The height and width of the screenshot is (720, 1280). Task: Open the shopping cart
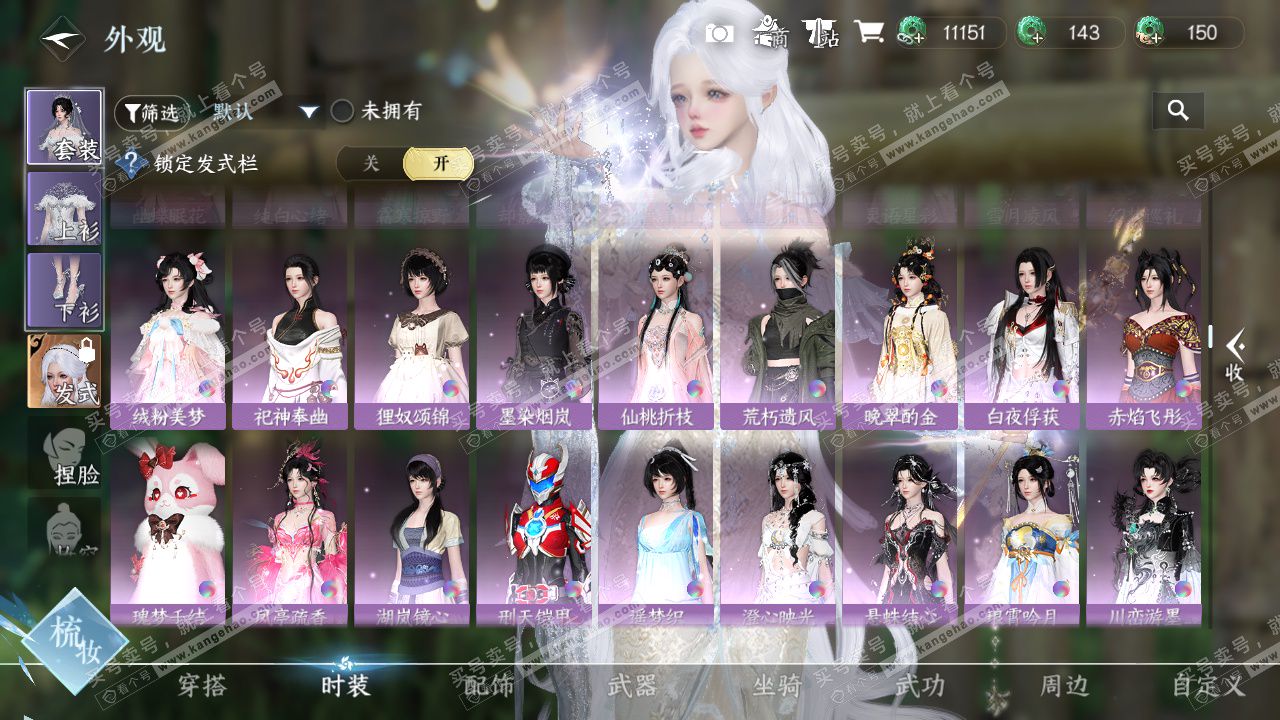pyautogui.click(x=869, y=33)
